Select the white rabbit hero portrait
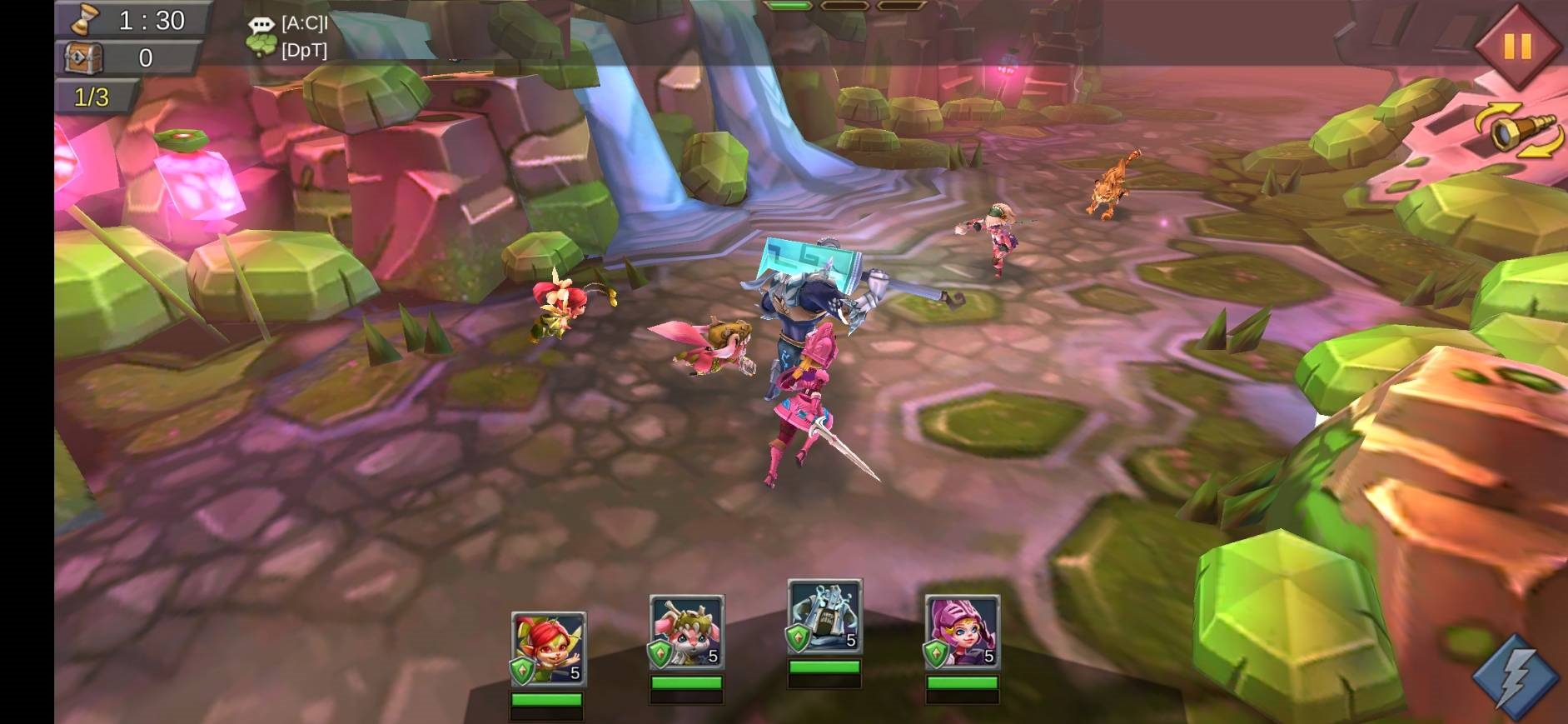The image size is (1568, 724). [x=686, y=632]
